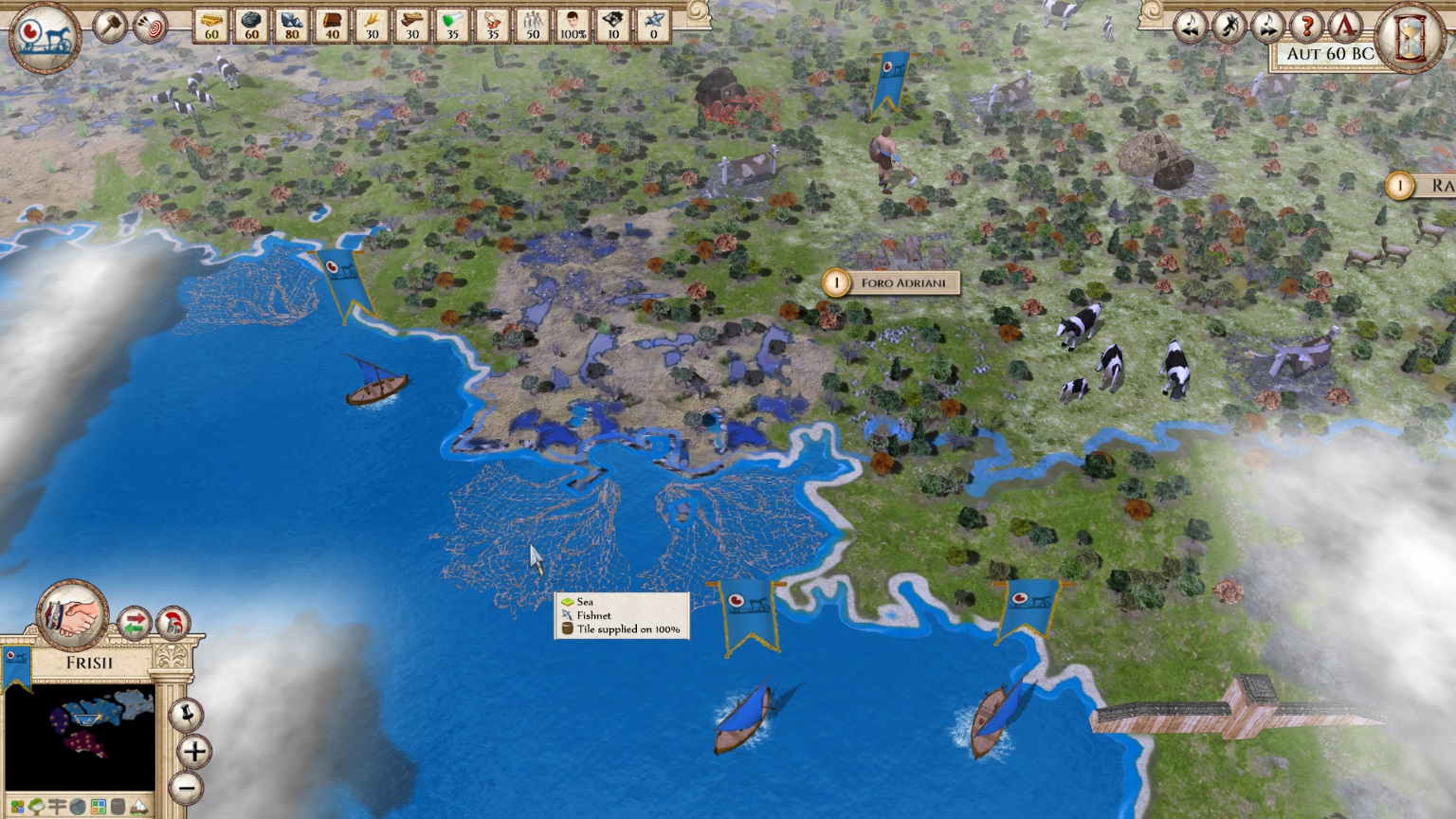This screenshot has height=819, width=1456.
Task: Open the Frisii faction emblem menu
Action: pos(45,36)
